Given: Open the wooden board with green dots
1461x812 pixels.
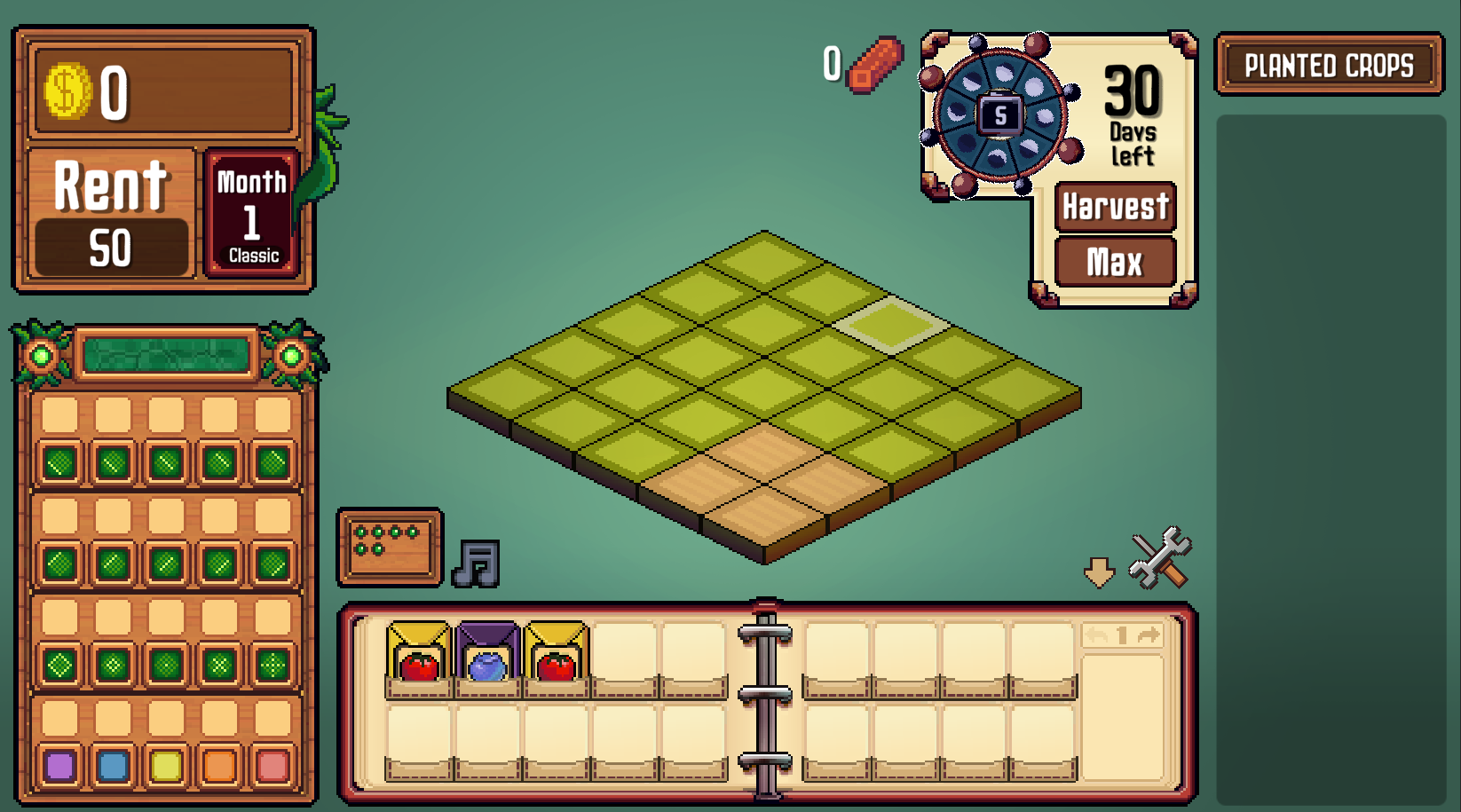Looking at the screenshot, I should pyautogui.click(x=390, y=547).
